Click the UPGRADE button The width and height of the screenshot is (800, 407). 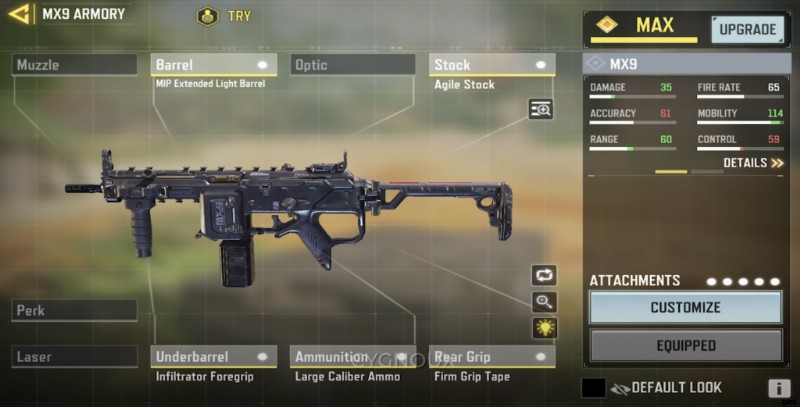(747, 29)
